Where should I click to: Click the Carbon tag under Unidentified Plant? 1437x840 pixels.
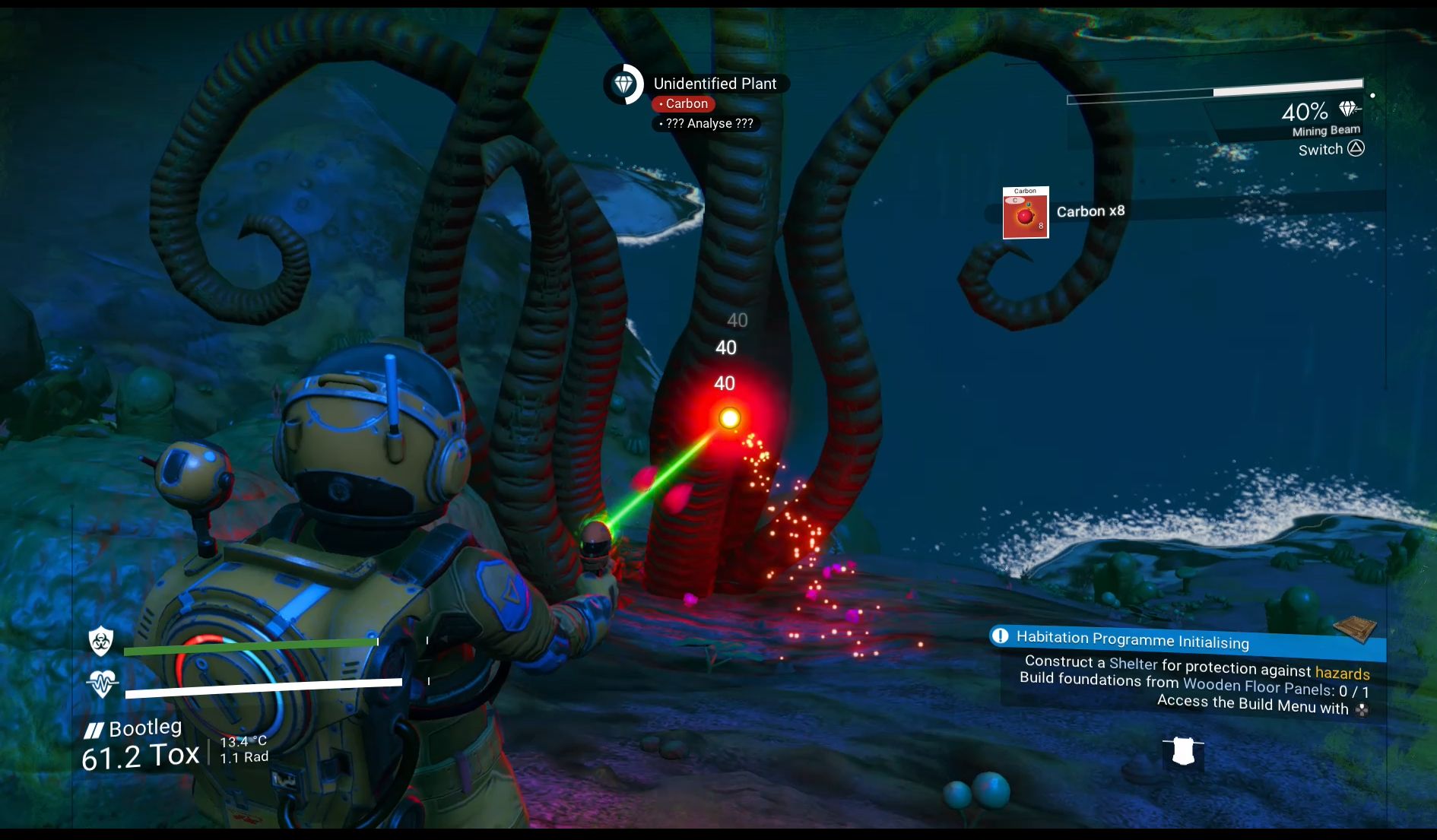click(683, 103)
